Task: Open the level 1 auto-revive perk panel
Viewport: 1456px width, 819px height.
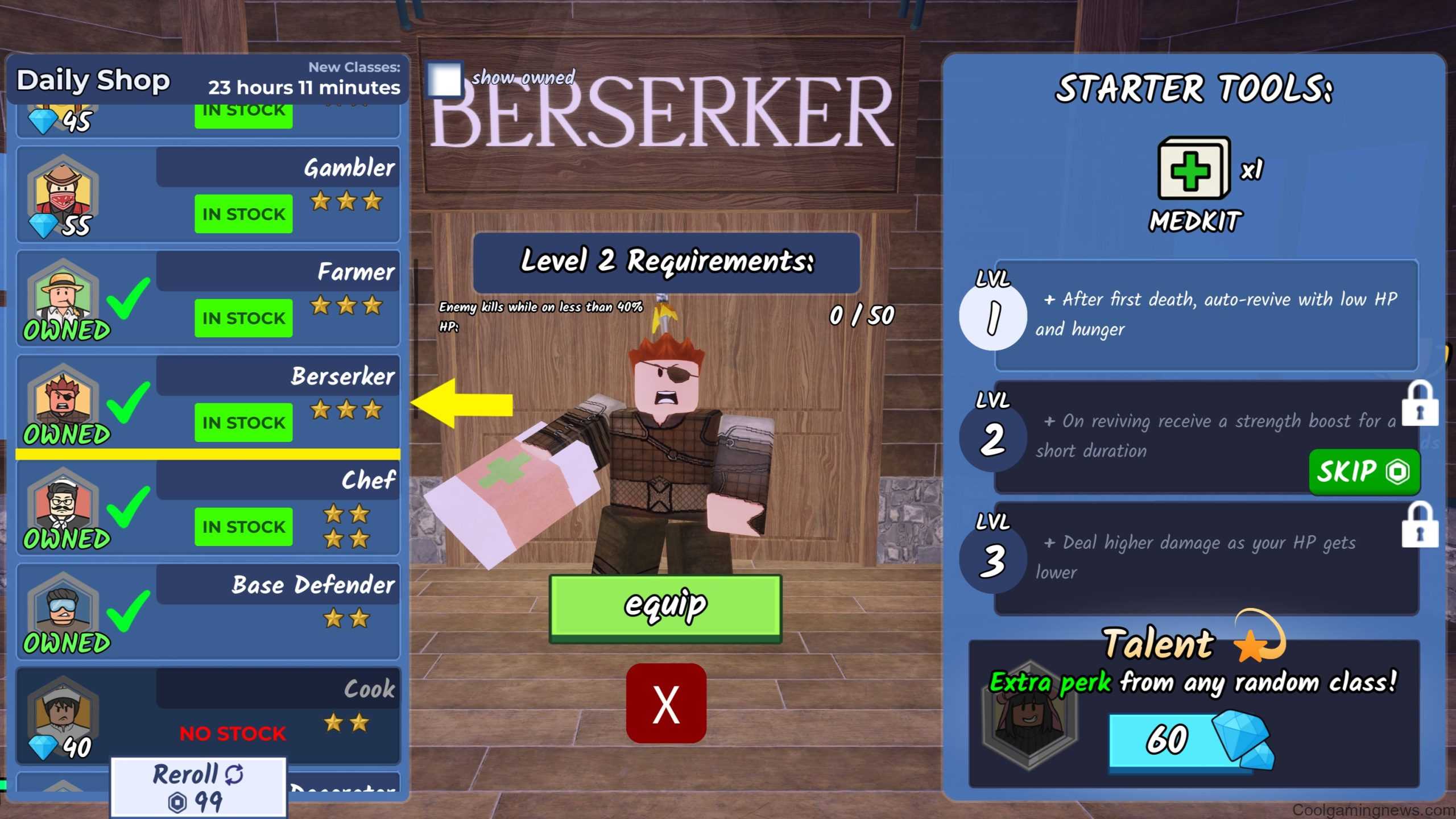Action: tap(1206, 315)
